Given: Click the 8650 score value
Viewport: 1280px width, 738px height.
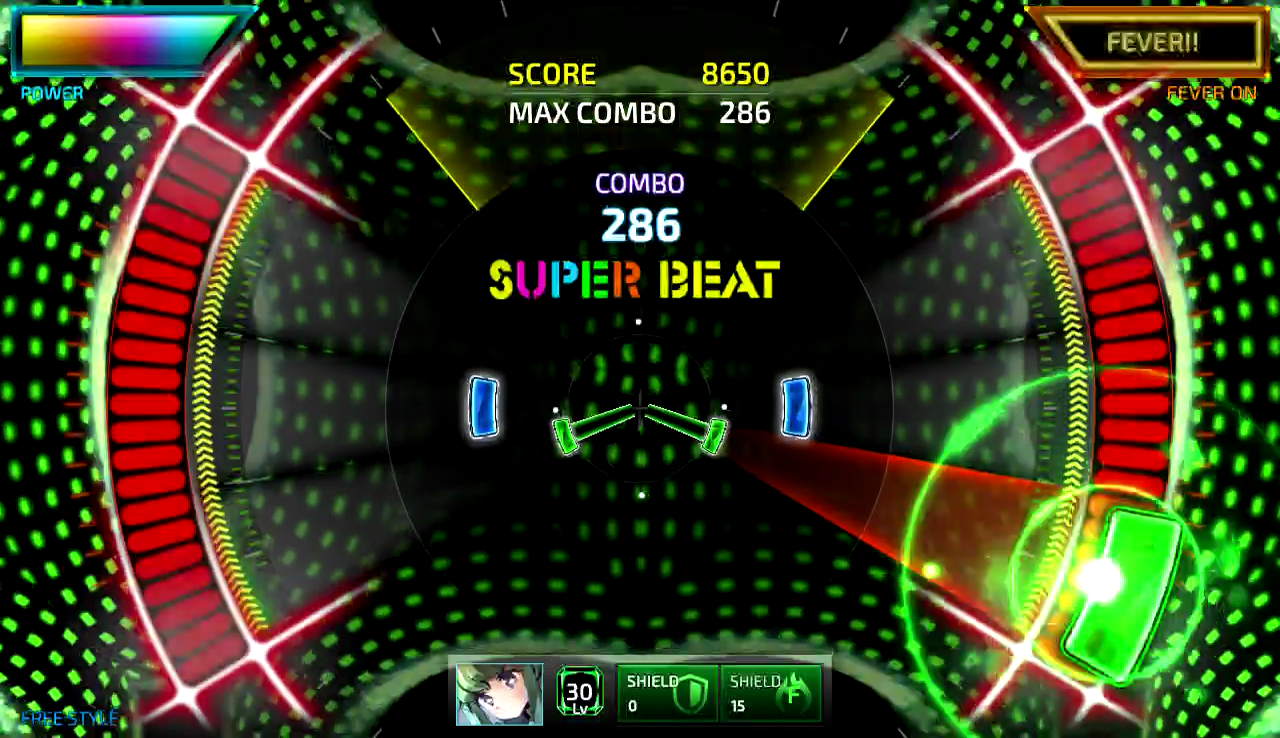Looking at the screenshot, I should tap(736, 74).
